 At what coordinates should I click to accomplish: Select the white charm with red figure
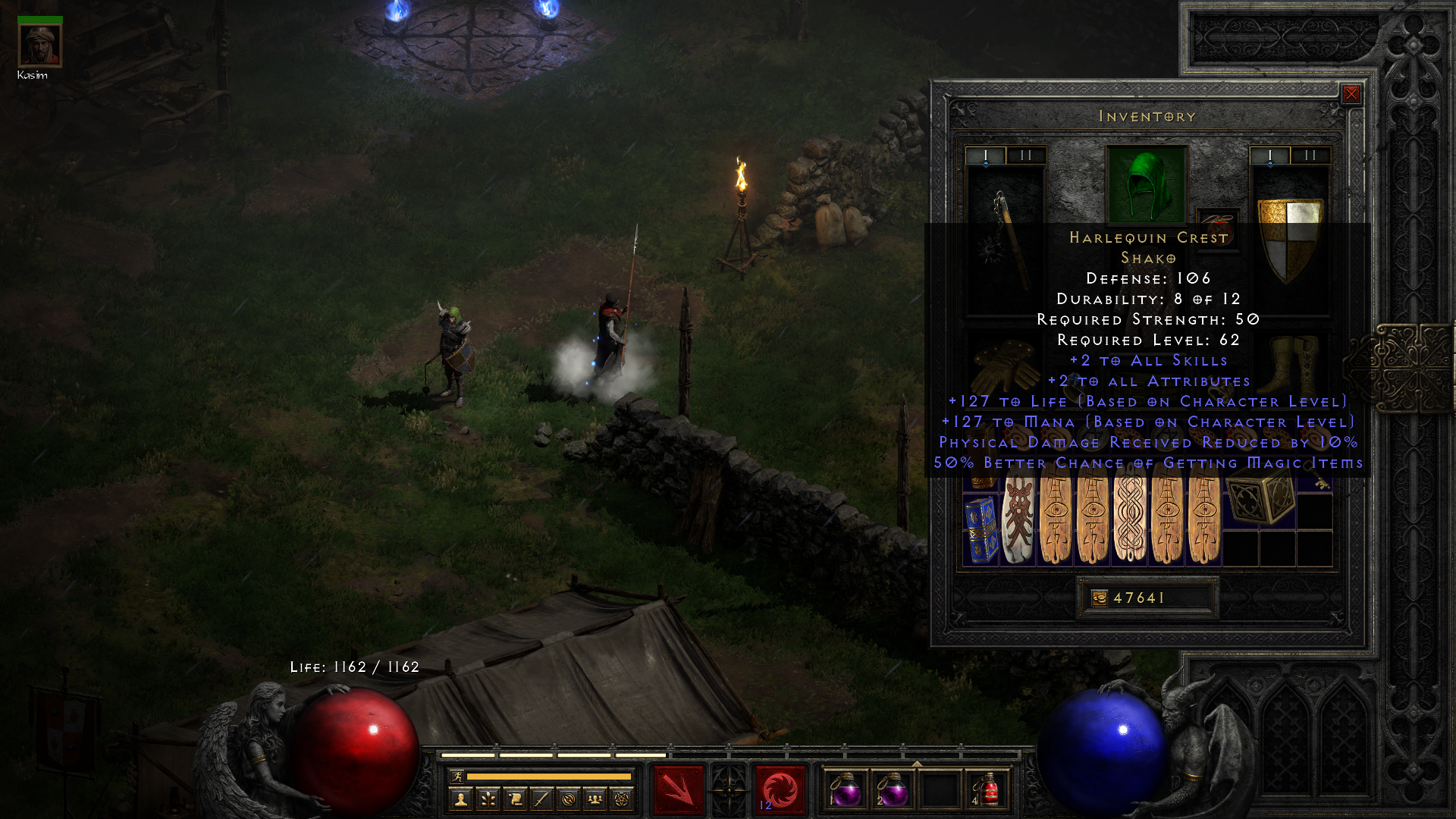(x=1018, y=522)
